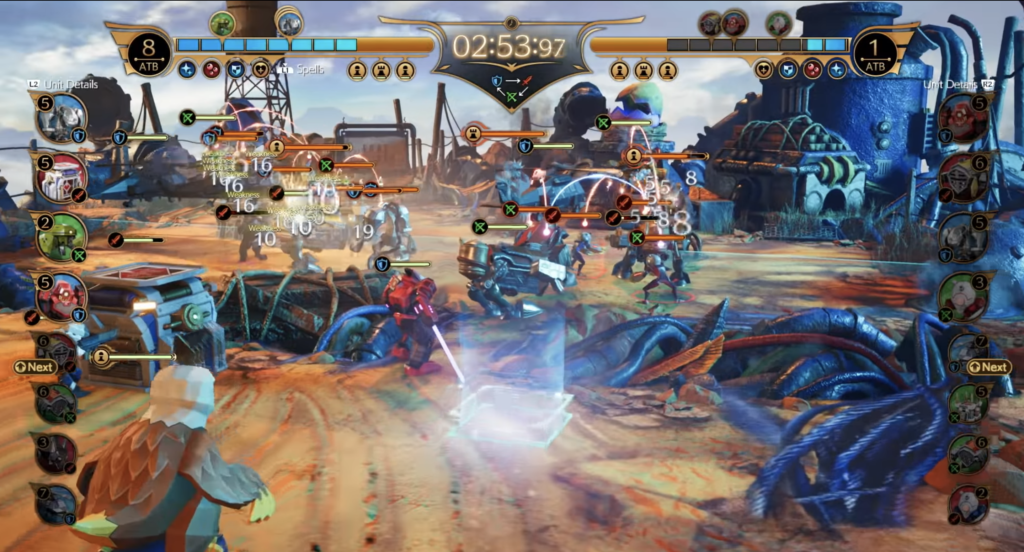Use the heart spell next to the Spells label
Screen dimensions: 1024x552
click(260, 70)
